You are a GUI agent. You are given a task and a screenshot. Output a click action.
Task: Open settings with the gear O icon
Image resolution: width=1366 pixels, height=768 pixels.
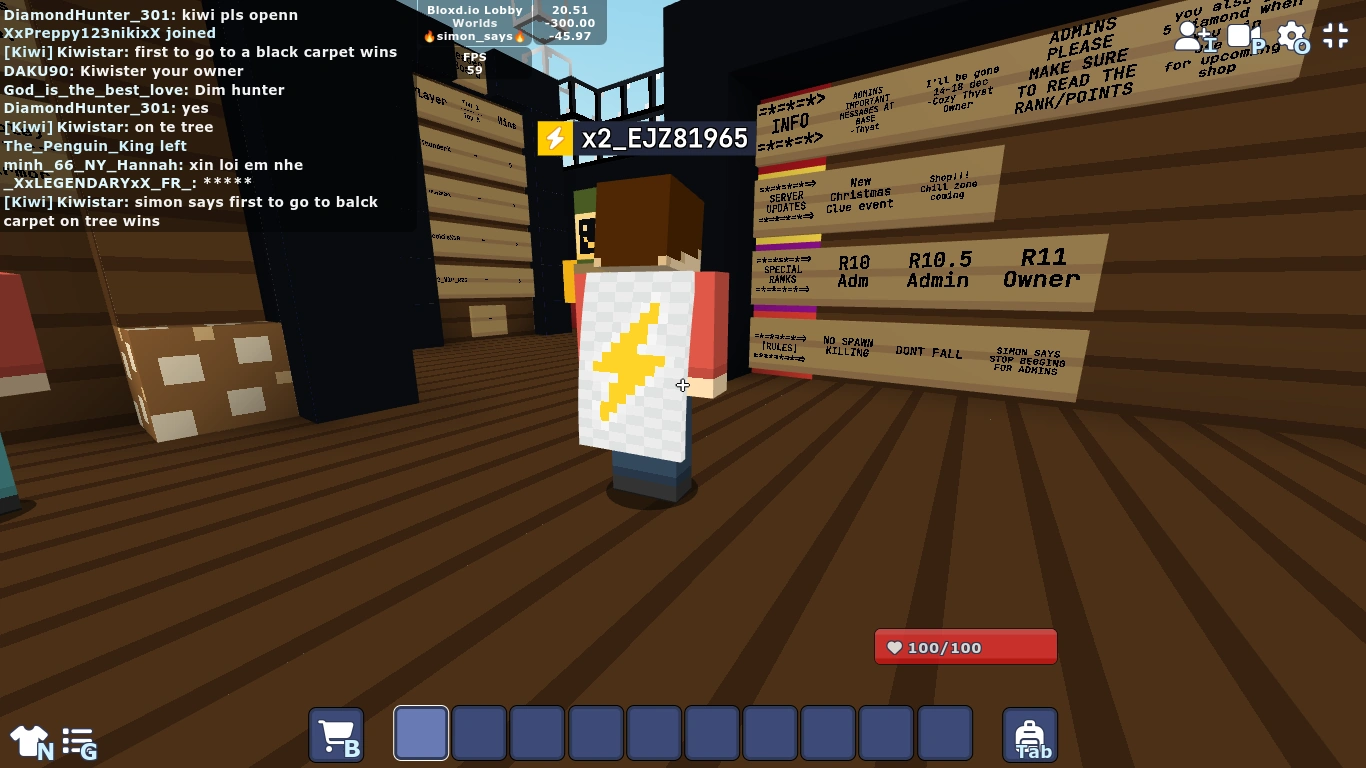pos(1292,35)
